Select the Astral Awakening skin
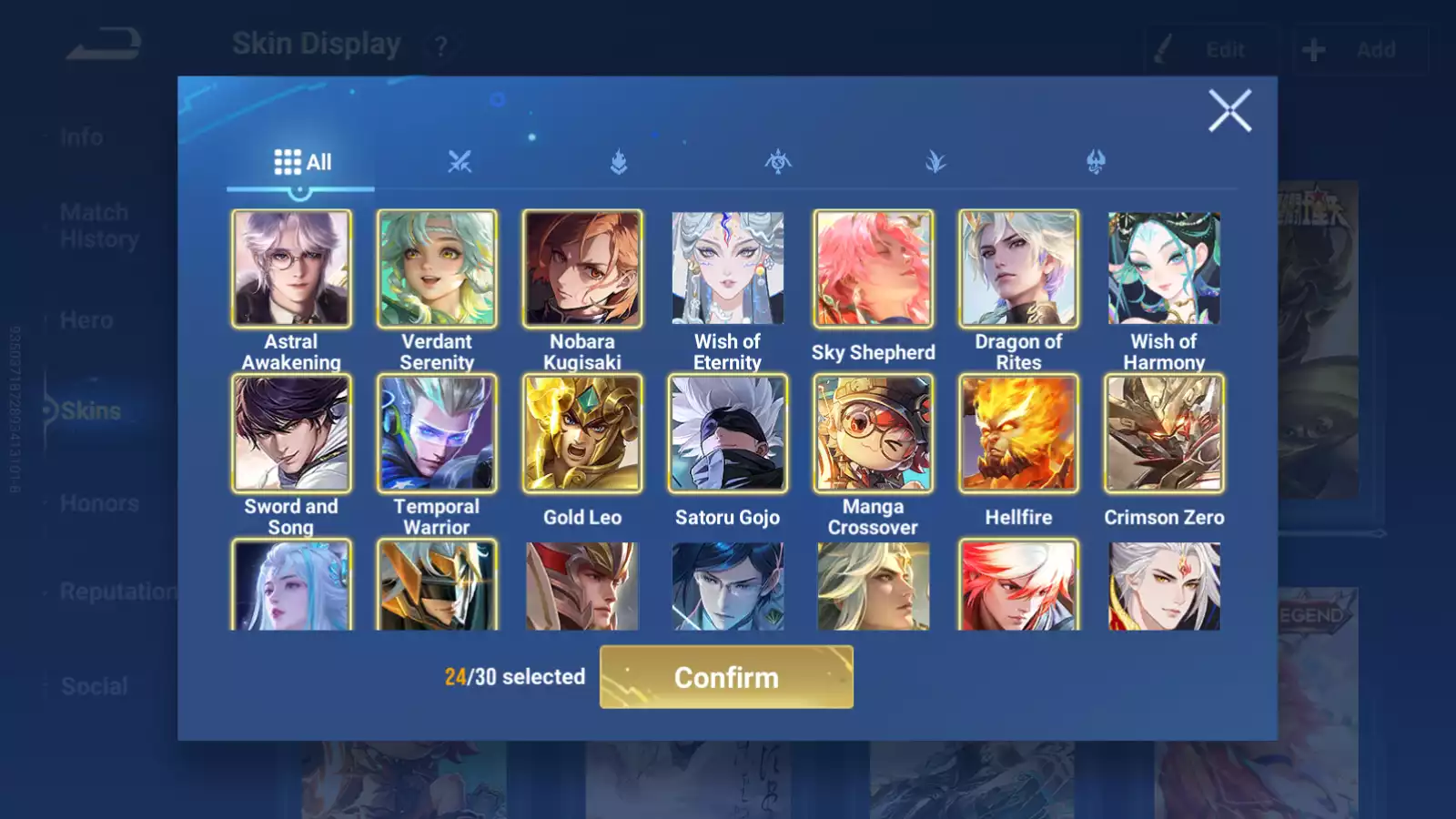 291,268
